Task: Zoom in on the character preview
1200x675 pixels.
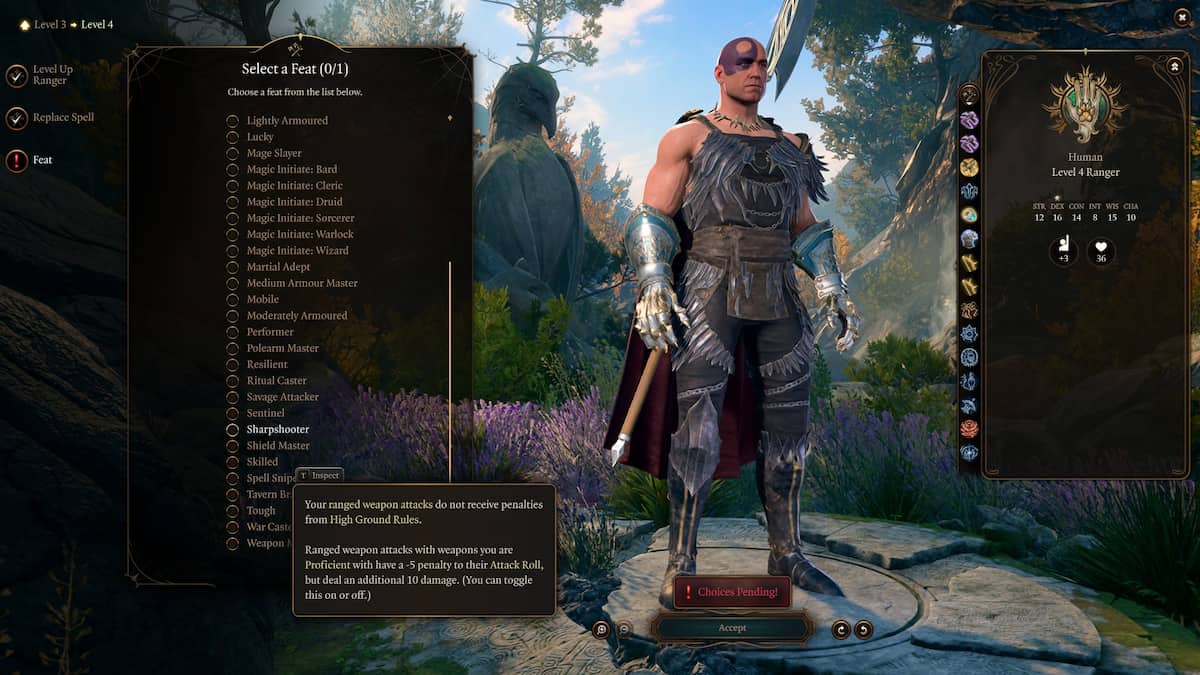Action: 601,629
